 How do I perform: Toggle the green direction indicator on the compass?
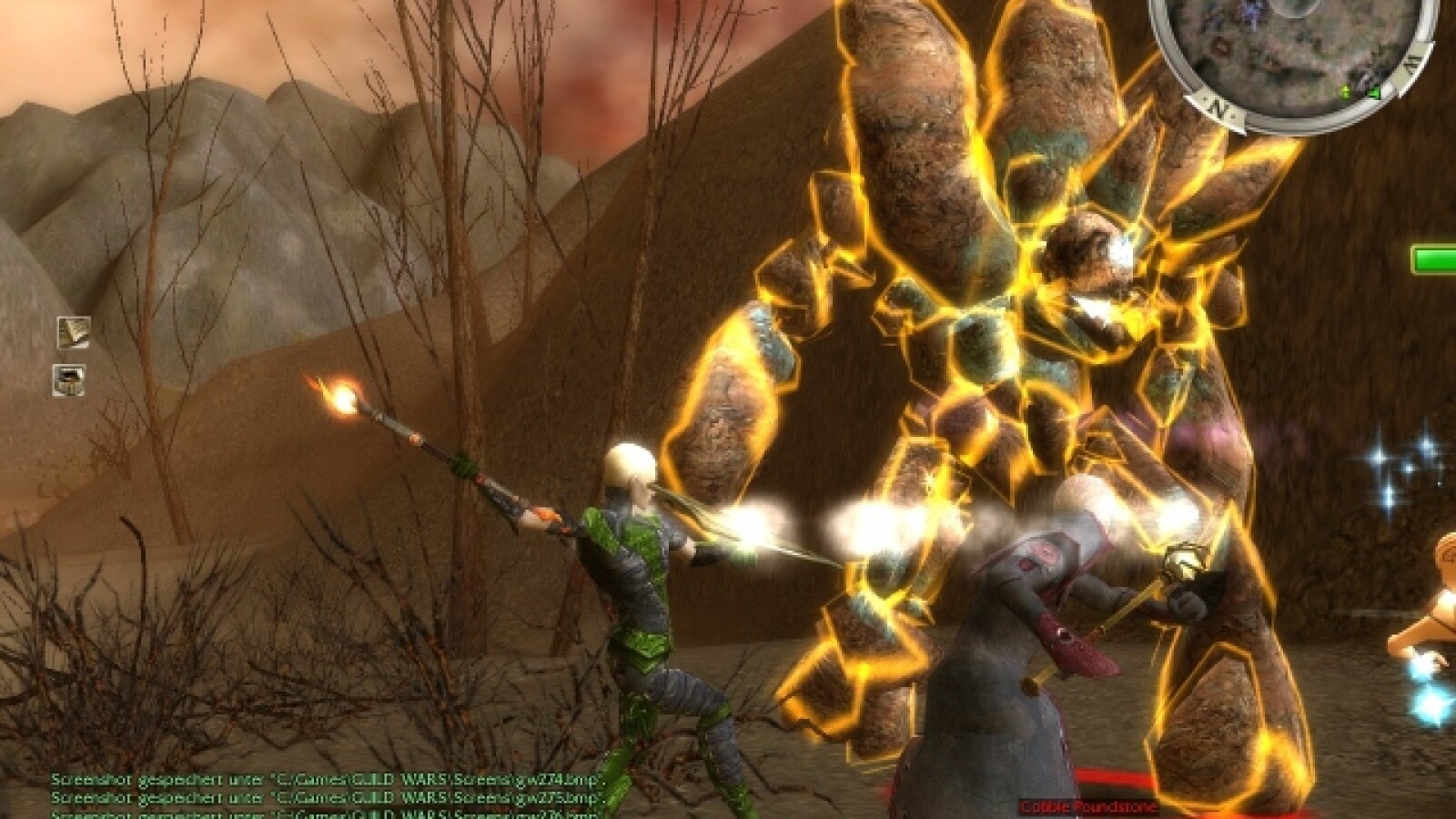coord(1375,93)
